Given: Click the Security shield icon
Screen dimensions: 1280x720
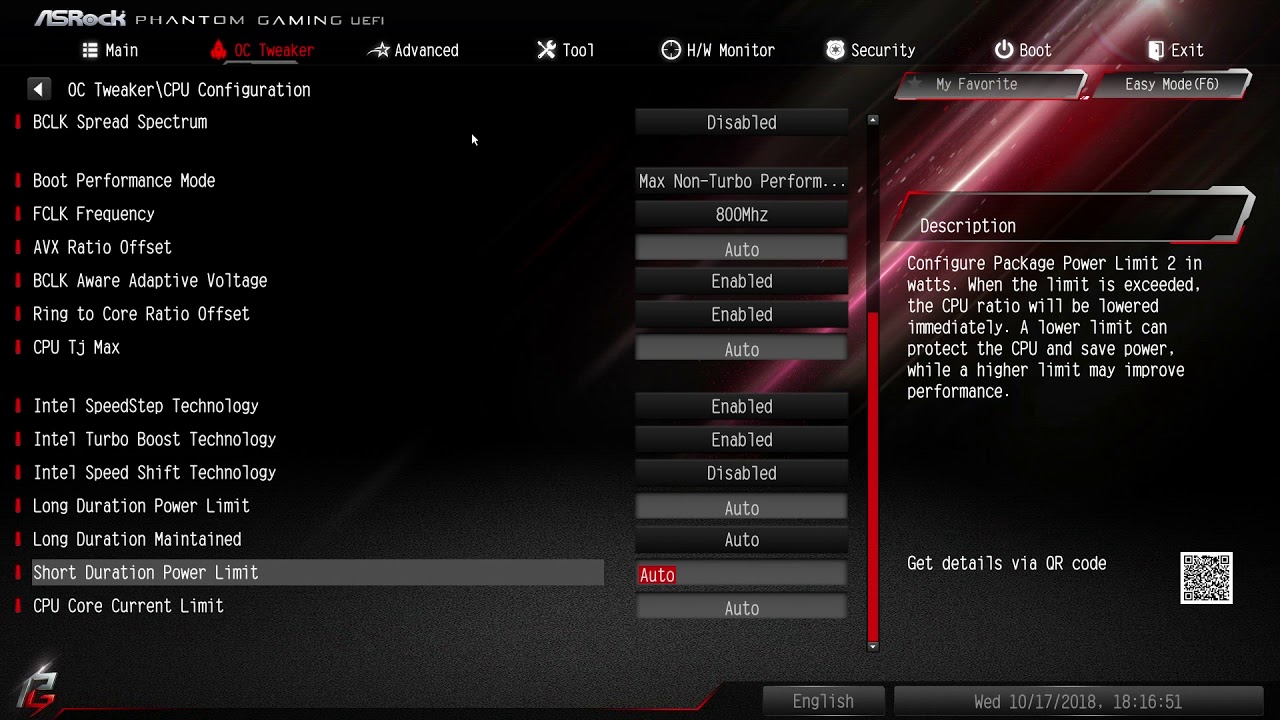Looking at the screenshot, I should point(834,49).
